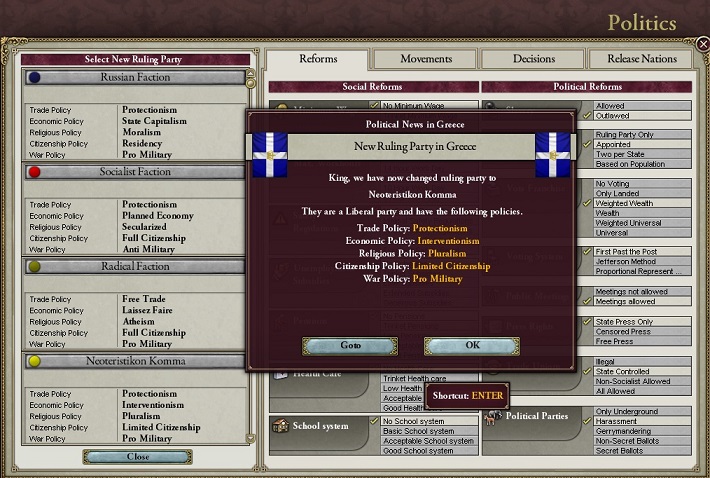The height and width of the screenshot is (478, 710).
Task: Select the Reforms tab
Action: [318, 59]
